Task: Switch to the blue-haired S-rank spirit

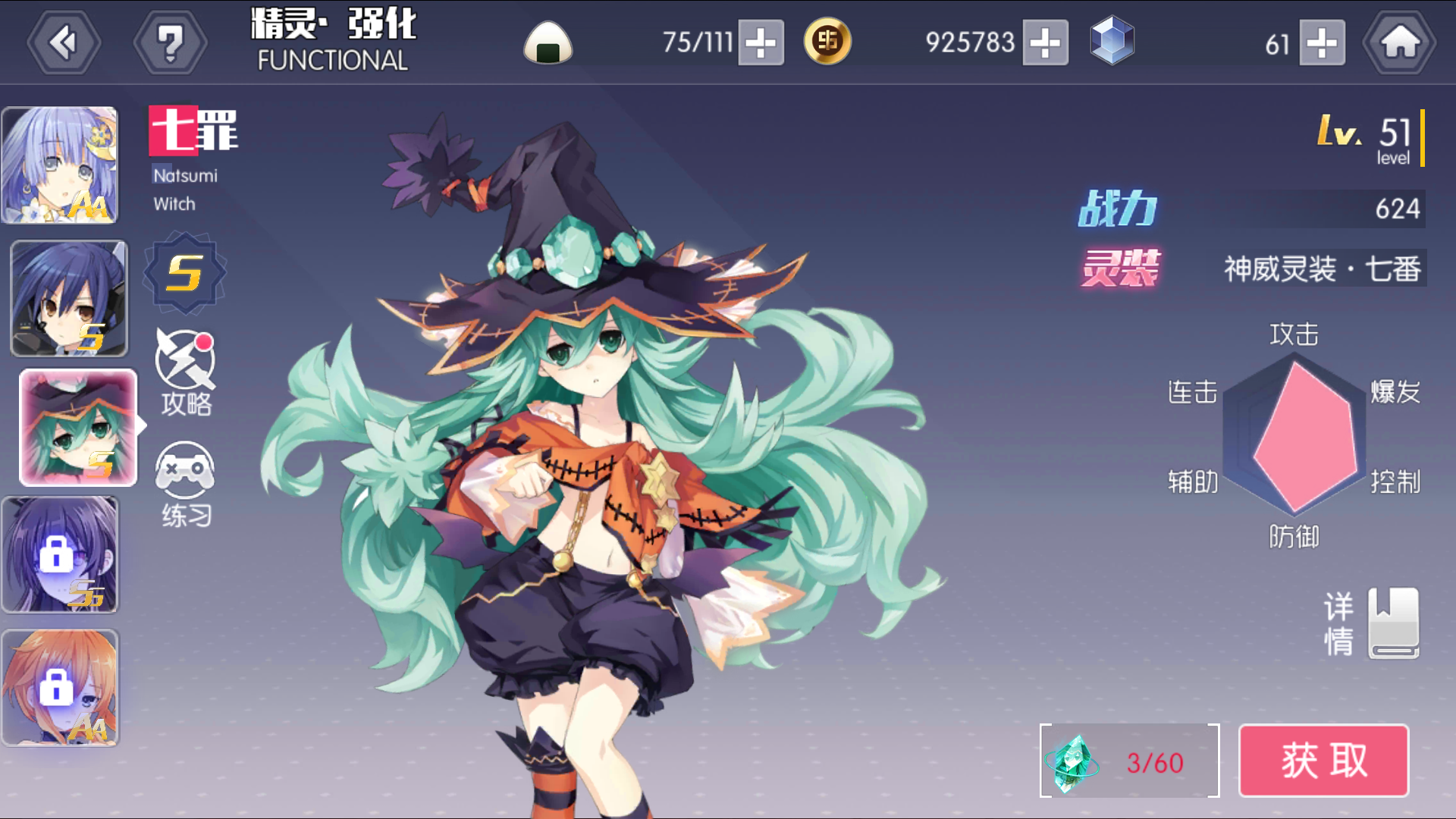Action: pyautogui.click(x=70, y=297)
